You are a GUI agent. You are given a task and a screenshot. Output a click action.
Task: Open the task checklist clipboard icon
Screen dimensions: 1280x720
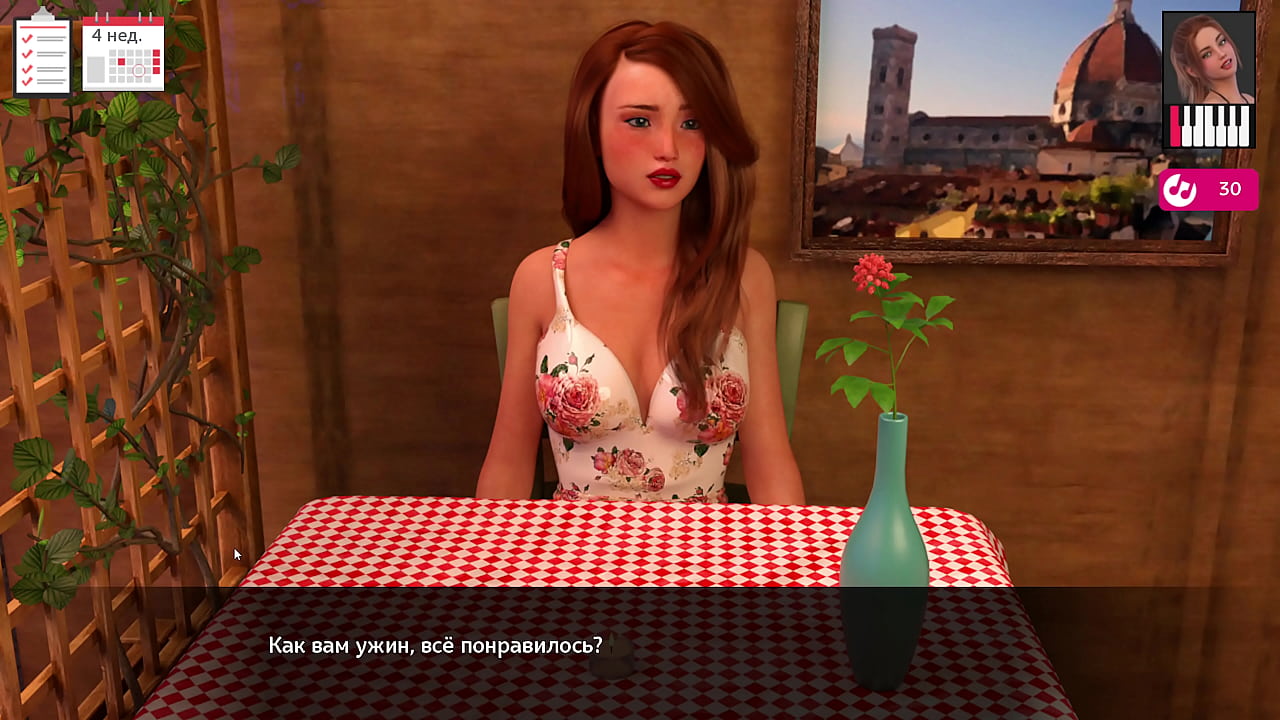pos(42,55)
